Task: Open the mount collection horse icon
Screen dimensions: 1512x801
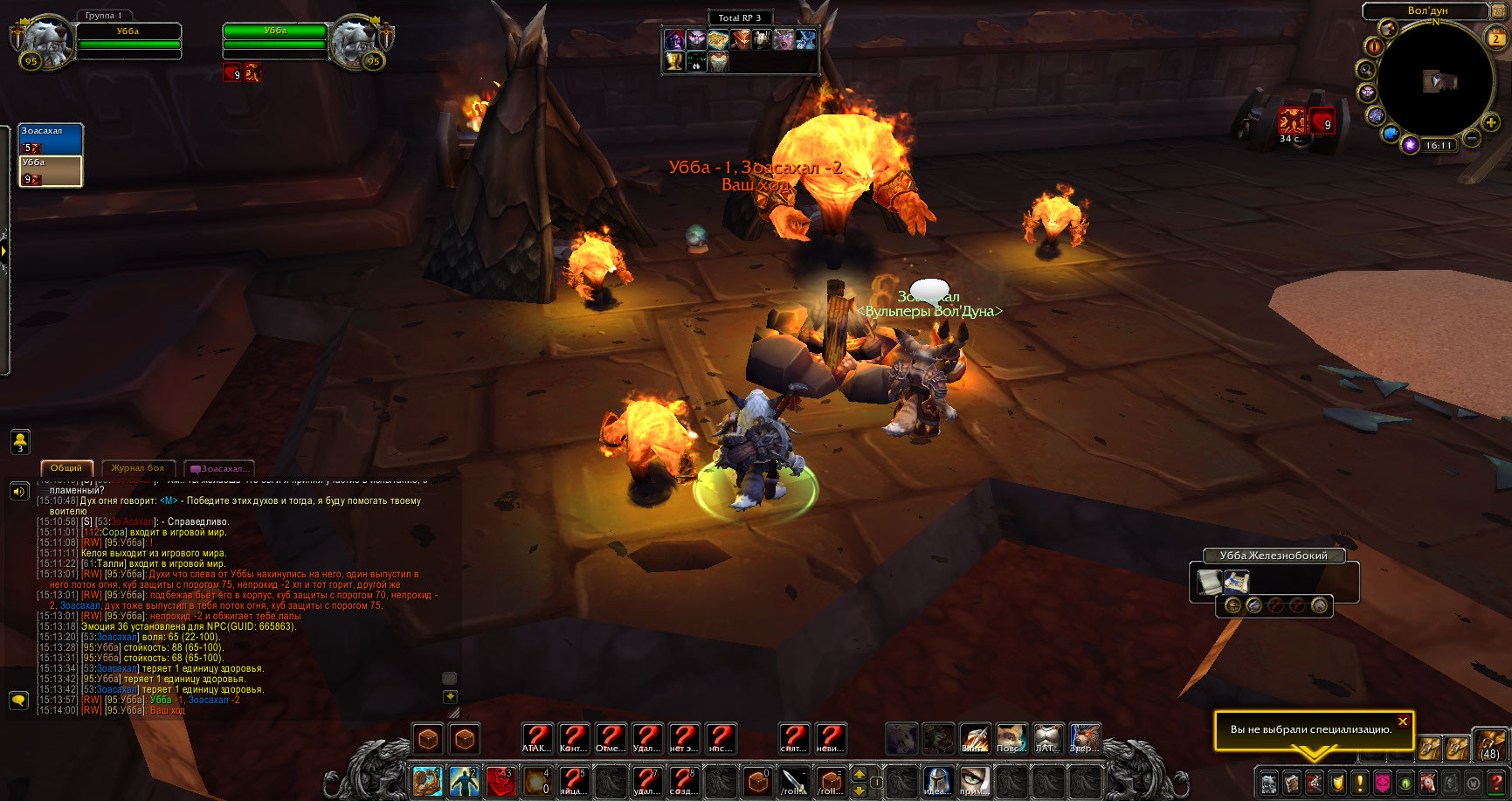Action: click(1427, 782)
